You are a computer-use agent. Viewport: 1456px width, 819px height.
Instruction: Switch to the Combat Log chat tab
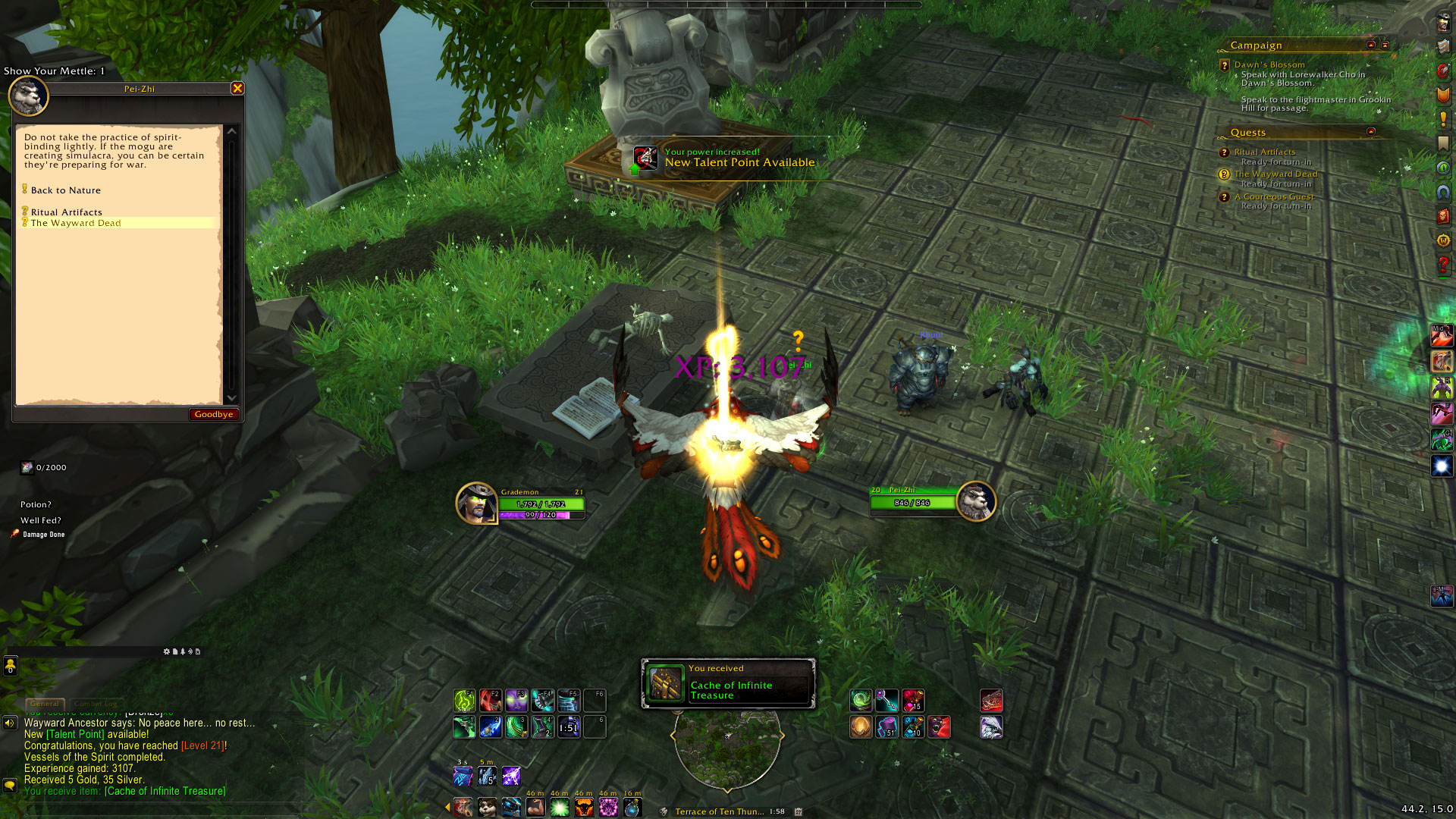click(96, 704)
